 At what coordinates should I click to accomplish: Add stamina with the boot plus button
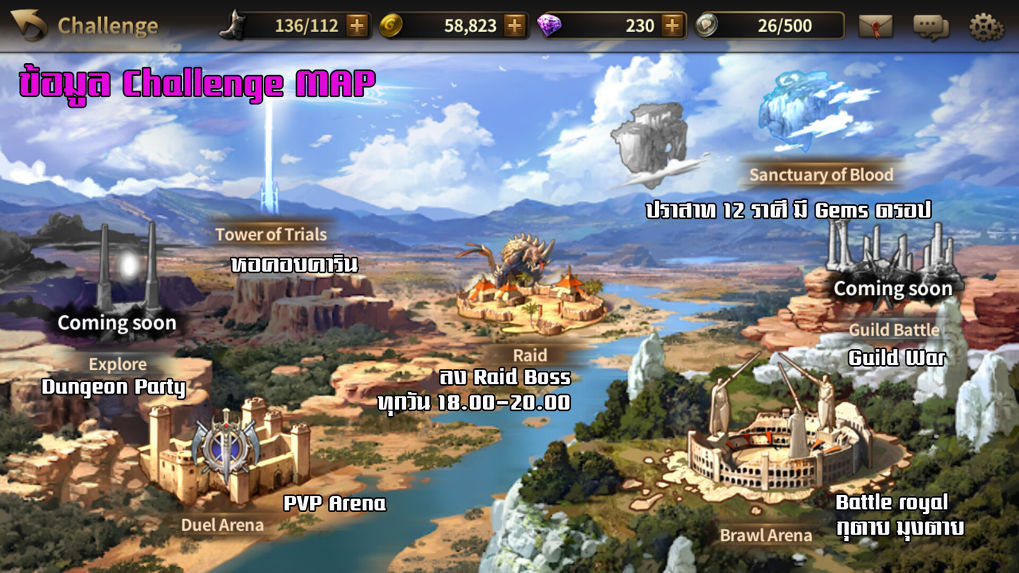357,25
